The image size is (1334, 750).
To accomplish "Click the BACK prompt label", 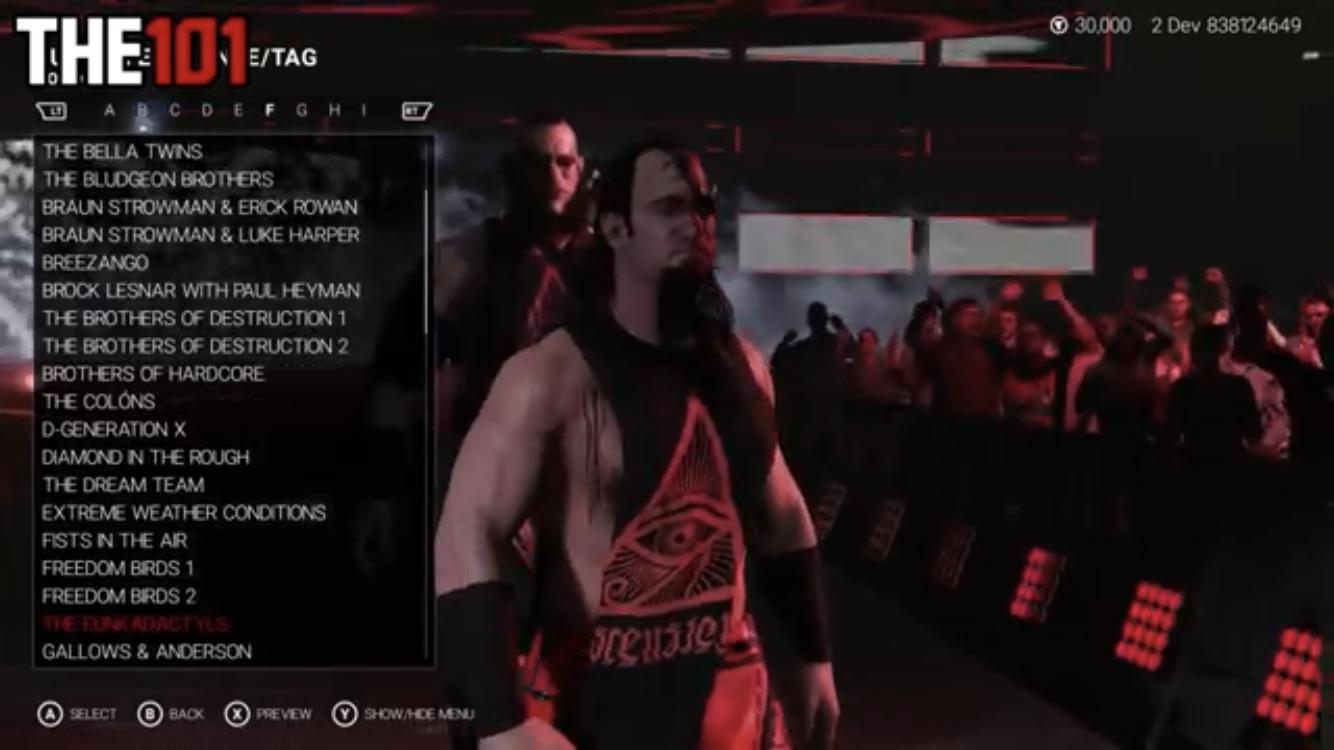I will tap(186, 714).
